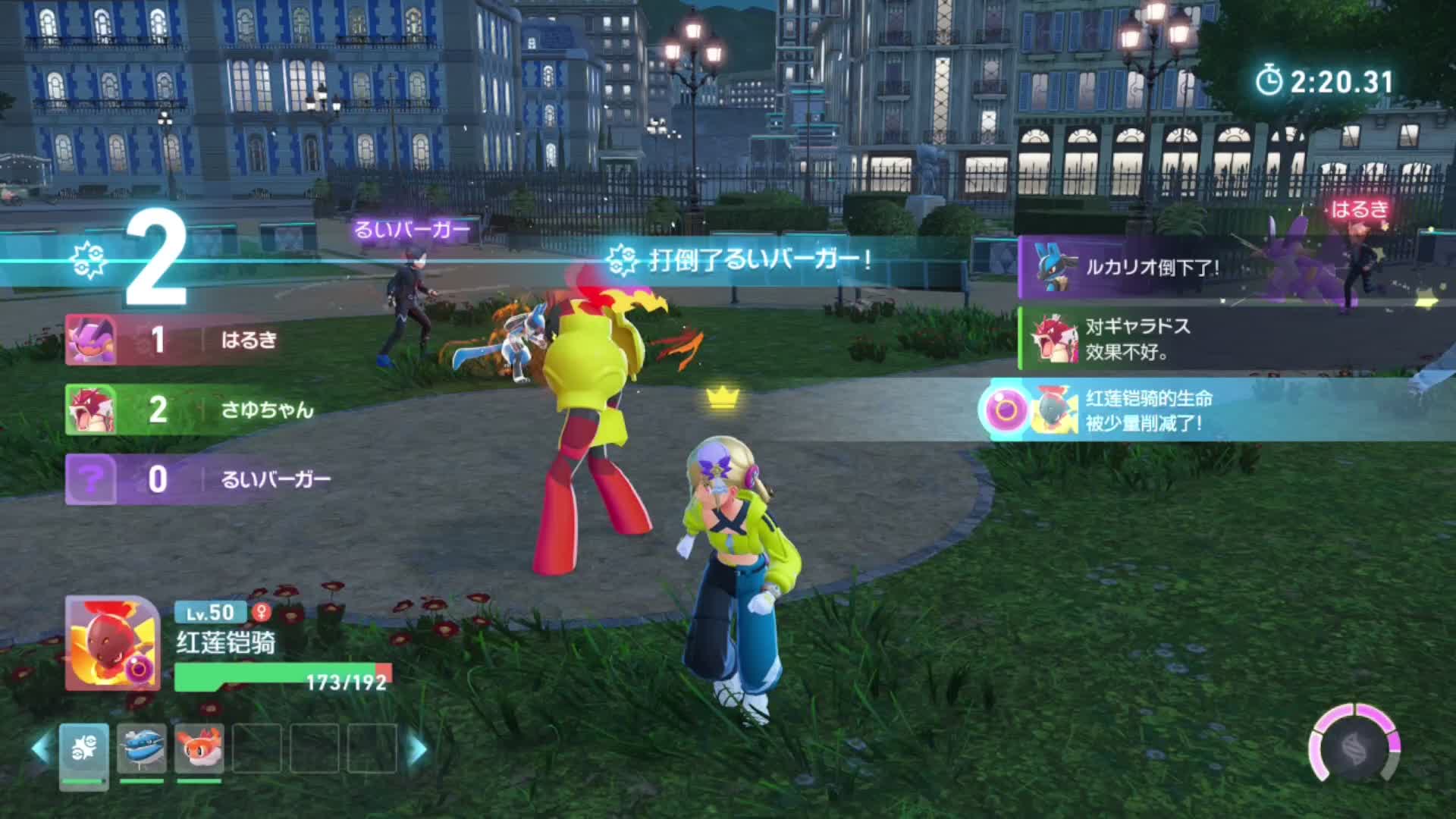
Task: Select るいバーガー row on the scoreboard
Action: [199, 479]
